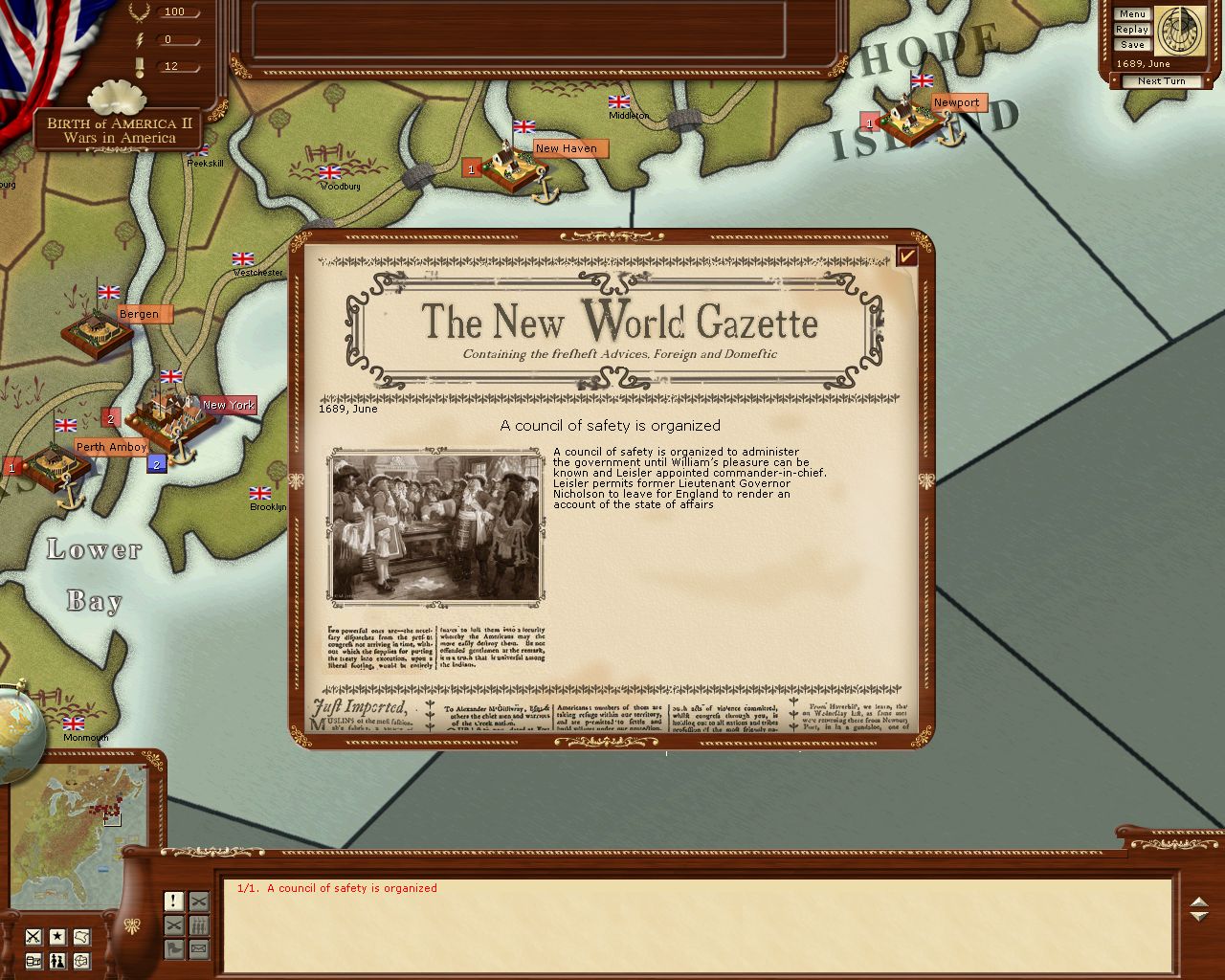Choose the two-figures population map filter
Image resolution: width=1225 pixels, height=980 pixels.
57,960
